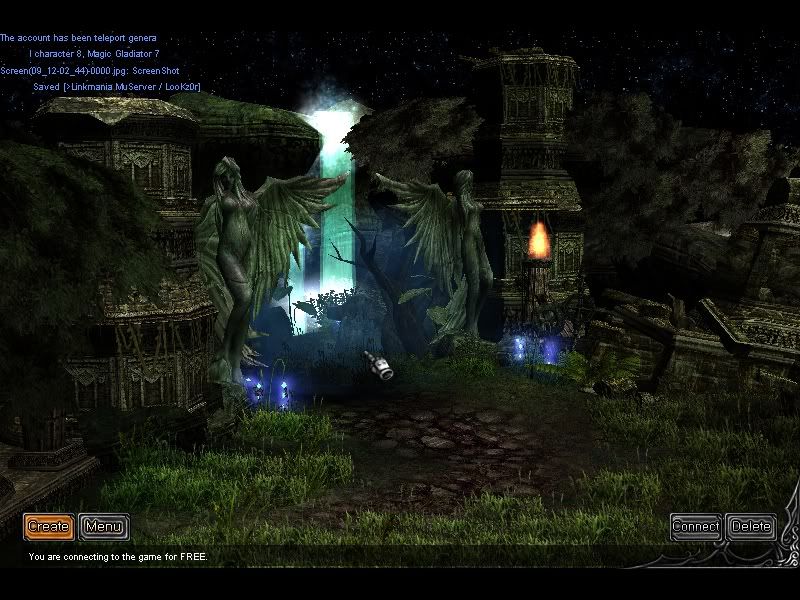Click the orange Create button
This screenshot has height=600, width=800.
(48, 526)
